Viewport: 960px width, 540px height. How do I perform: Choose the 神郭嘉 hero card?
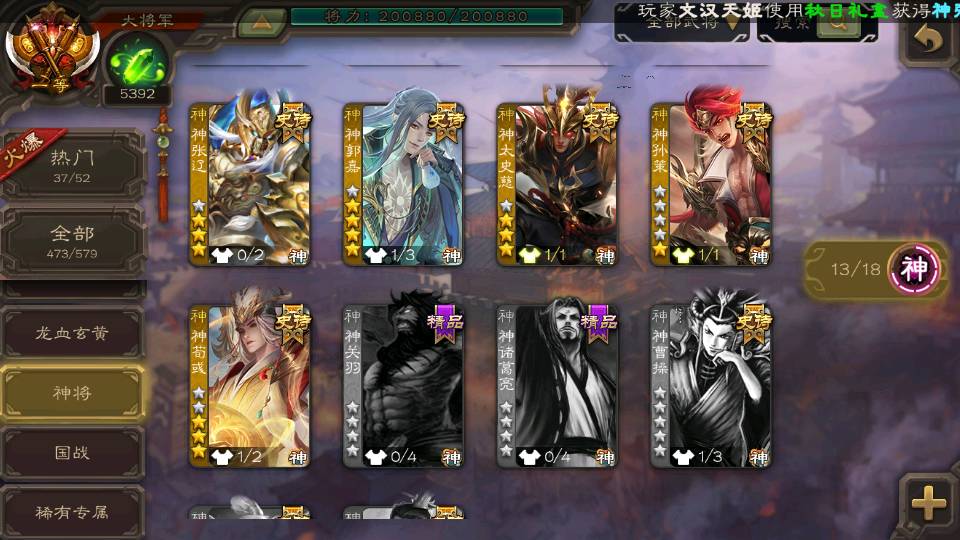[x=404, y=184]
